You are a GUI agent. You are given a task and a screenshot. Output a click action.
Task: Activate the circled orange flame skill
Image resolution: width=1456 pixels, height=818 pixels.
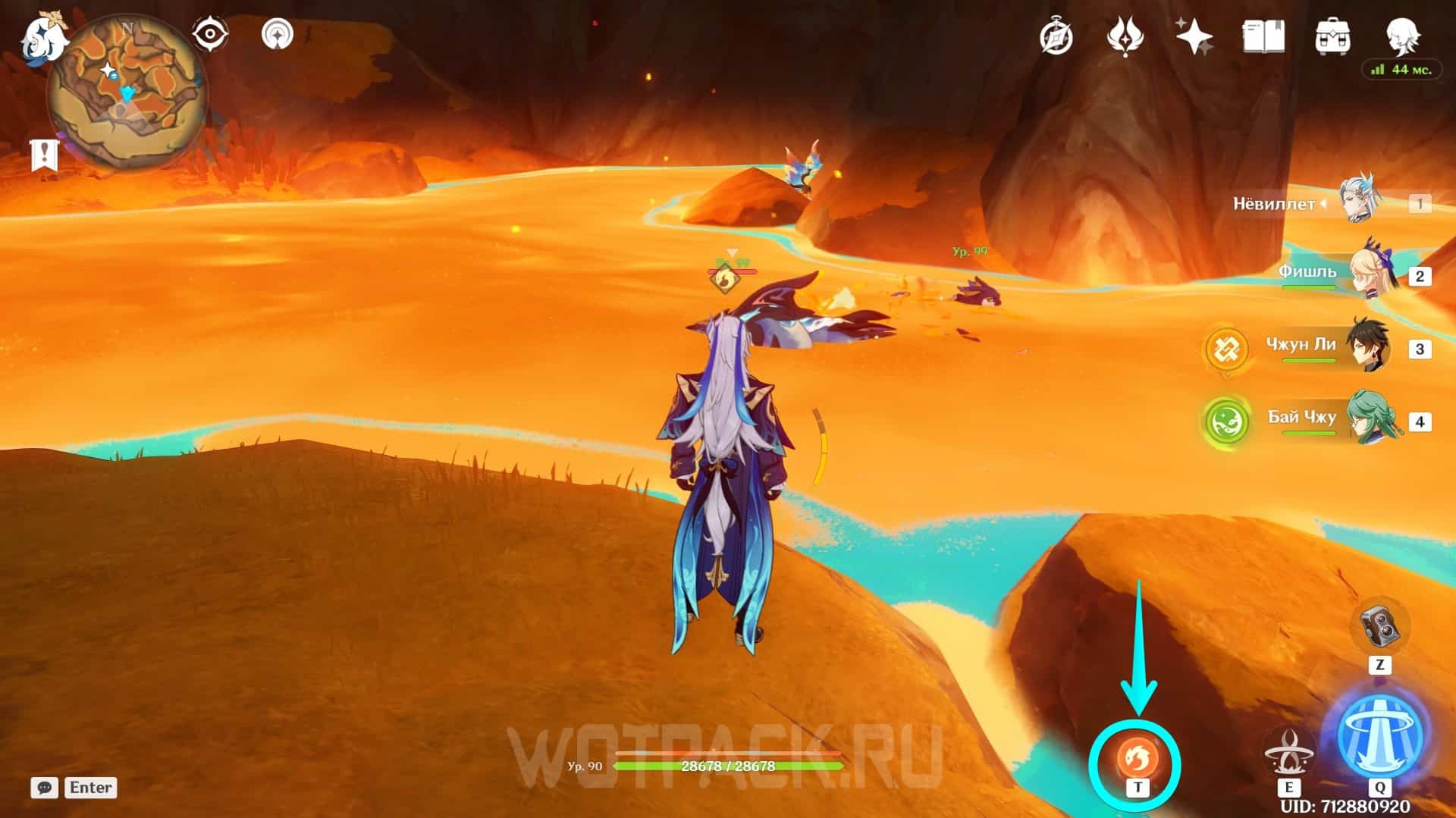pyautogui.click(x=1136, y=757)
